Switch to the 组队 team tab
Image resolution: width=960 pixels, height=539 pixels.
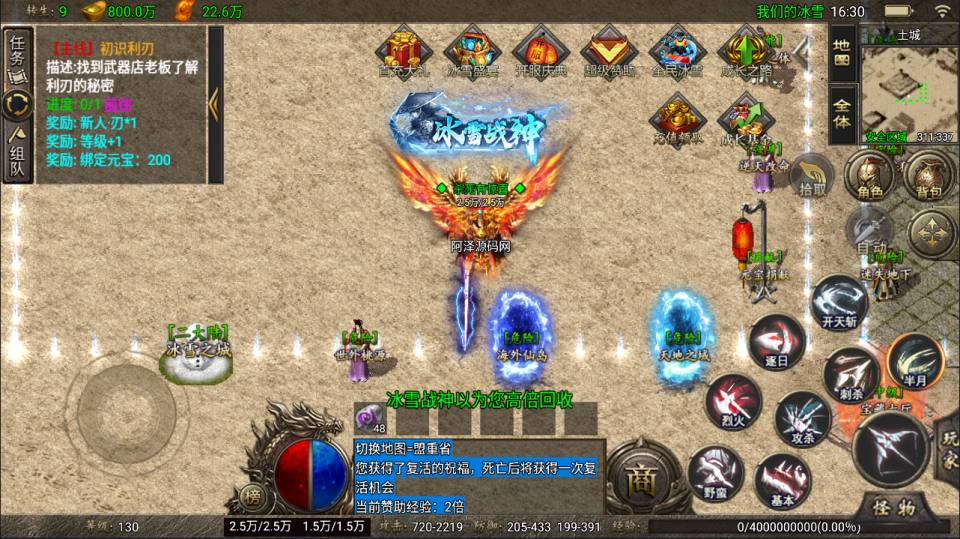click(x=17, y=155)
